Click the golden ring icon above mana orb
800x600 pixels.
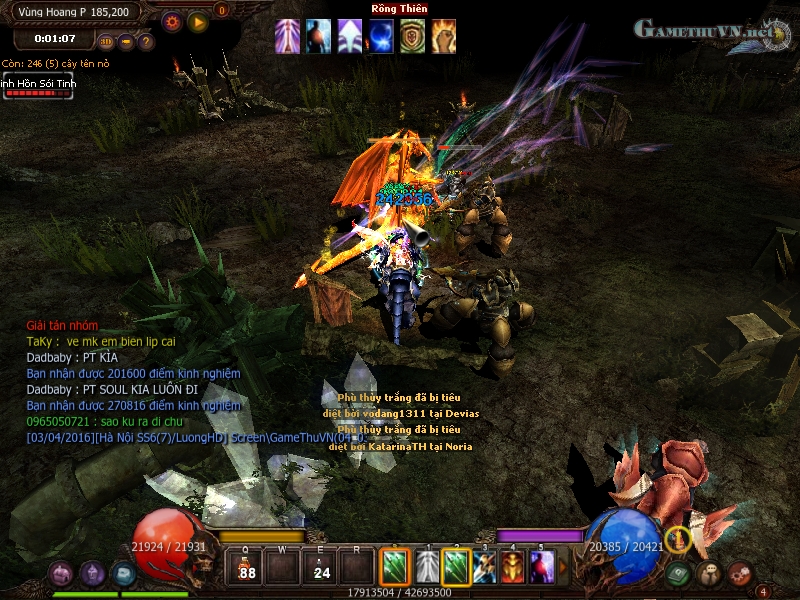(x=678, y=539)
